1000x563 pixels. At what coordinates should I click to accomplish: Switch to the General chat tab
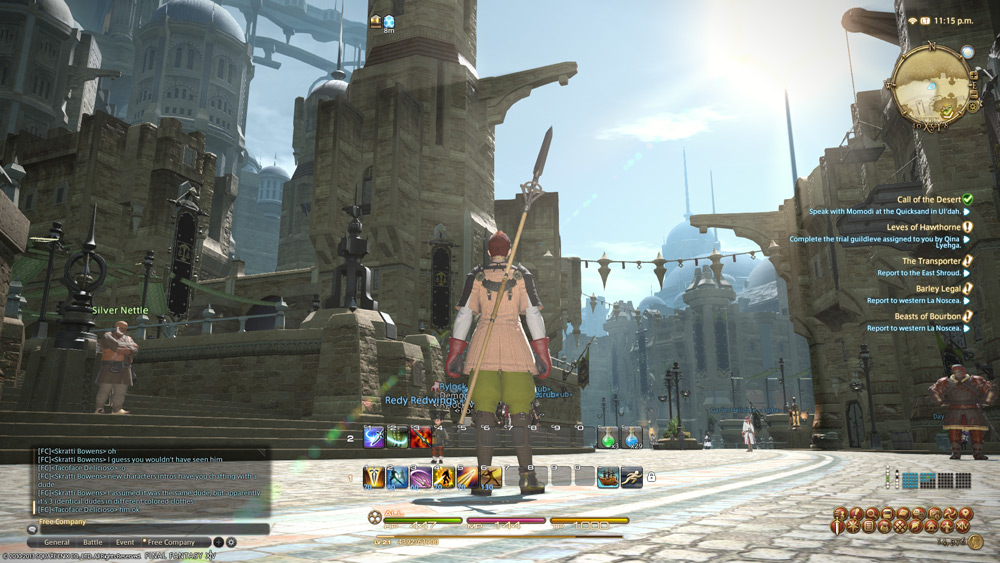57,542
